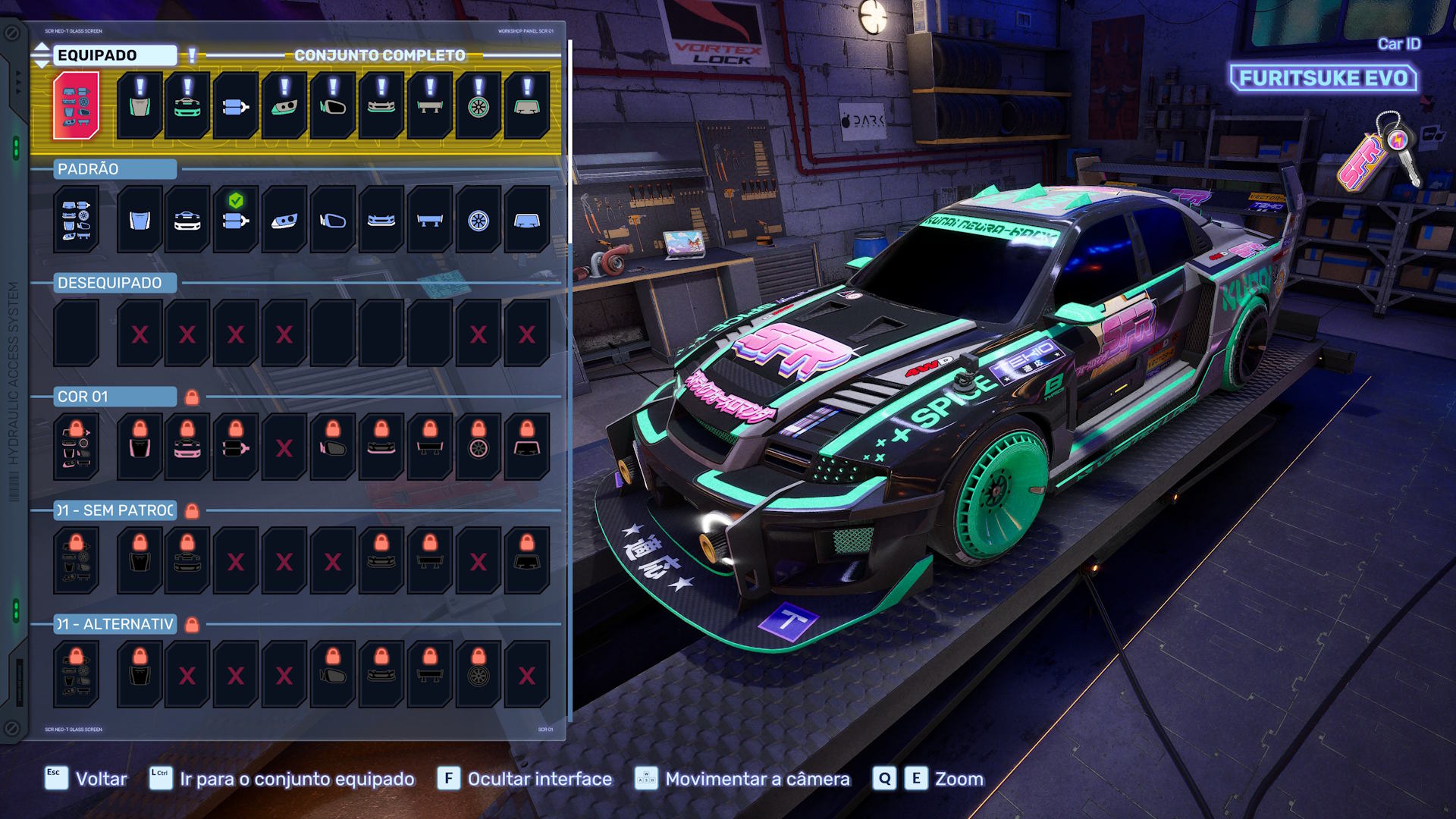Choose the Padrão headlight part
Viewport: 1456px width, 819px height.
[x=284, y=219]
